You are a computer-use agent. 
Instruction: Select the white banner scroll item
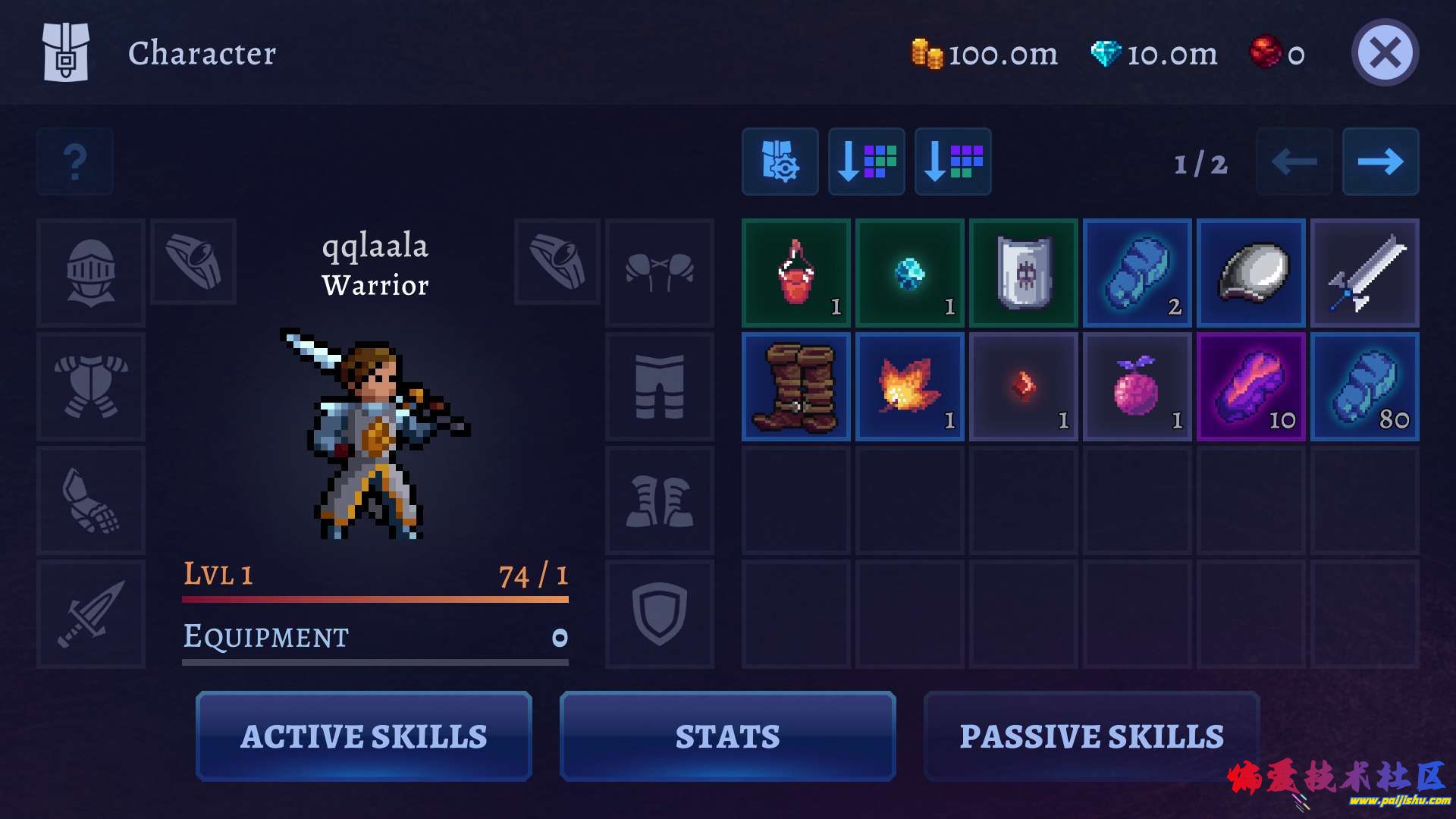[1024, 273]
